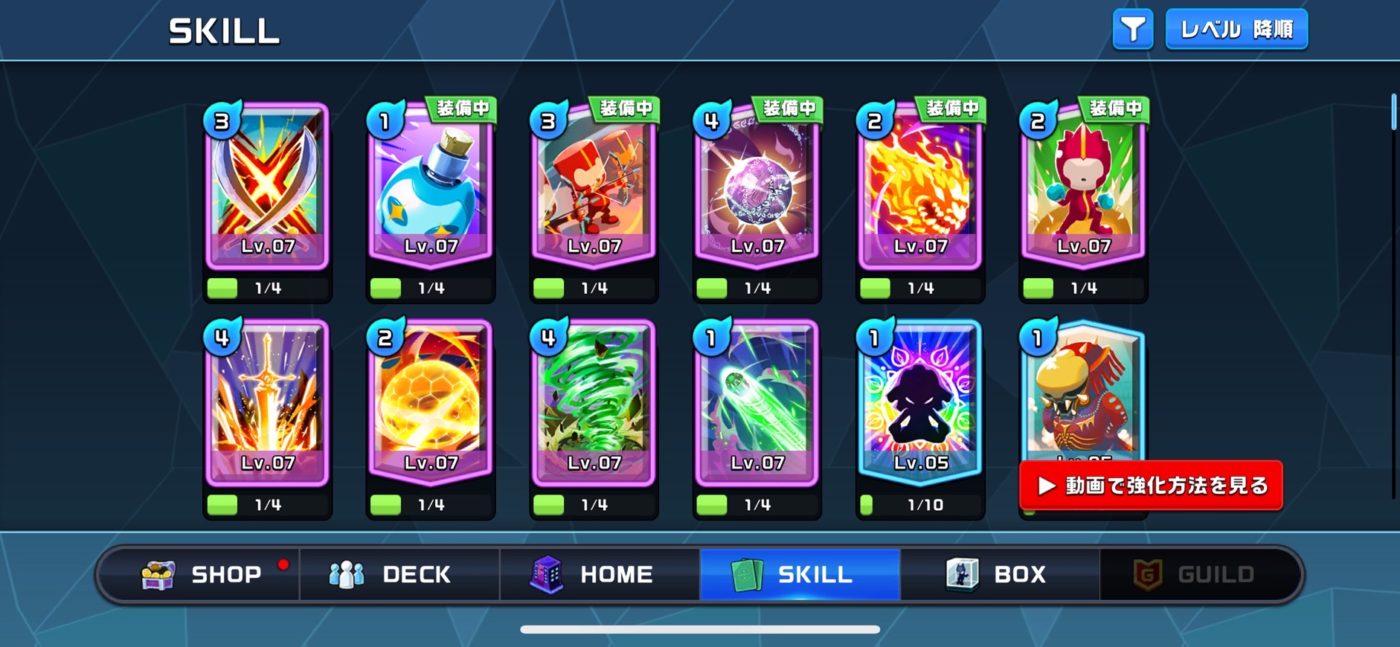Screen dimensions: 1400x647
Task: Choose the rainbow meditating silhouette skill card
Action: pyautogui.click(x=920, y=404)
